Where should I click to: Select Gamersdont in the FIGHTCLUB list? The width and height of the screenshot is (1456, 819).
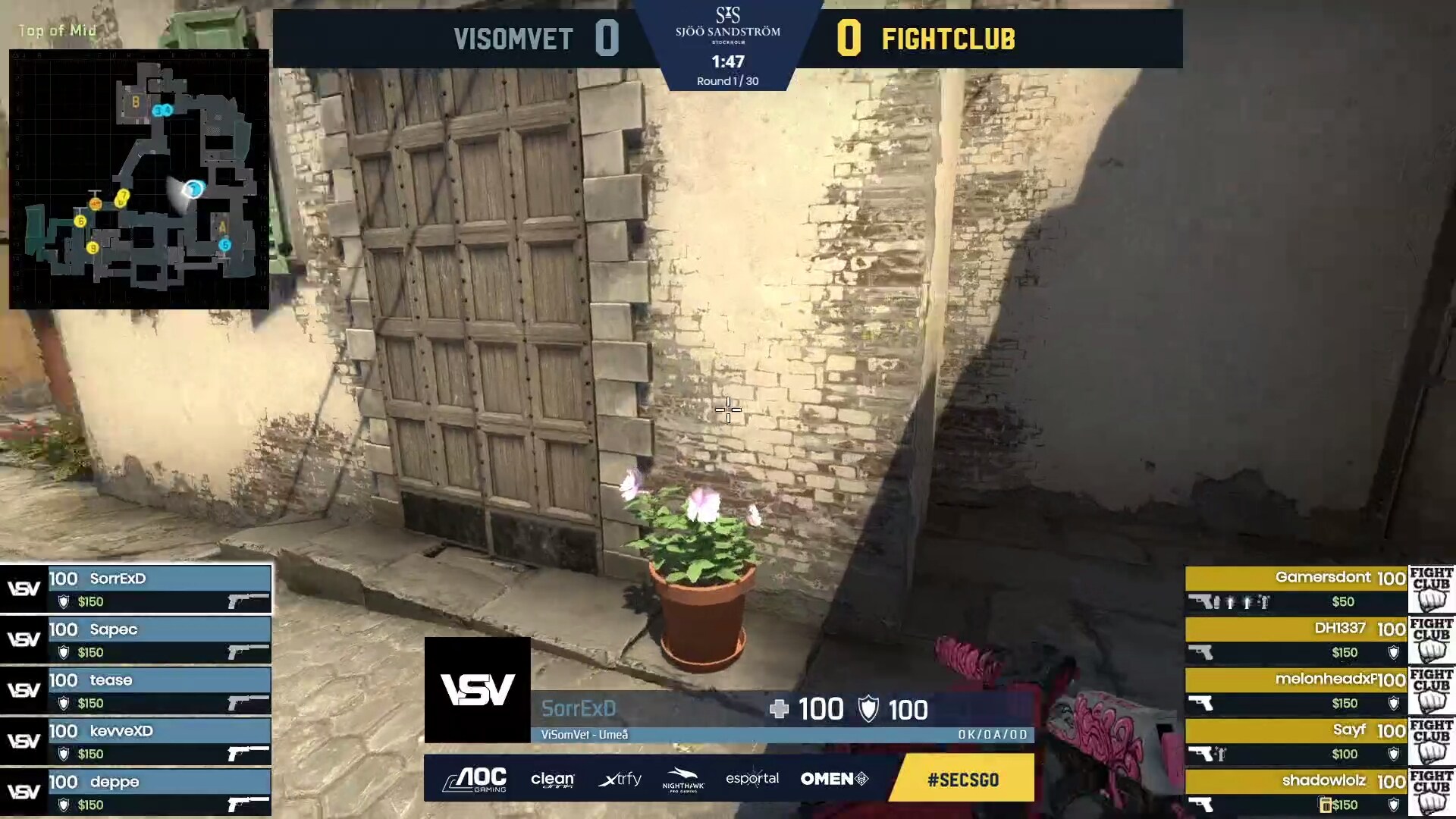pos(1297,588)
